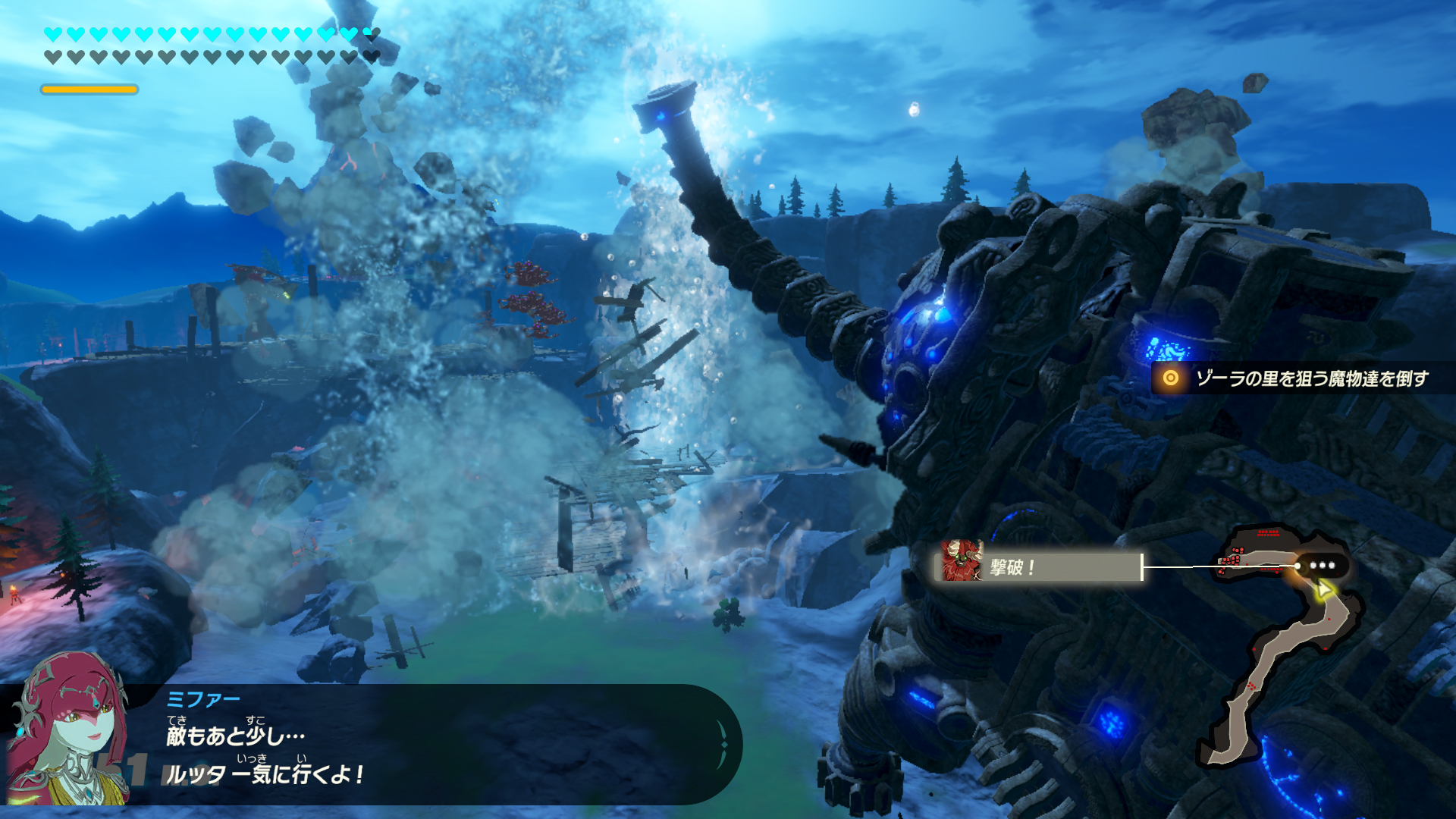Click the yellow player arrow on minimap
Viewport: 1456px width, 819px height.
[x=1323, y=590]
